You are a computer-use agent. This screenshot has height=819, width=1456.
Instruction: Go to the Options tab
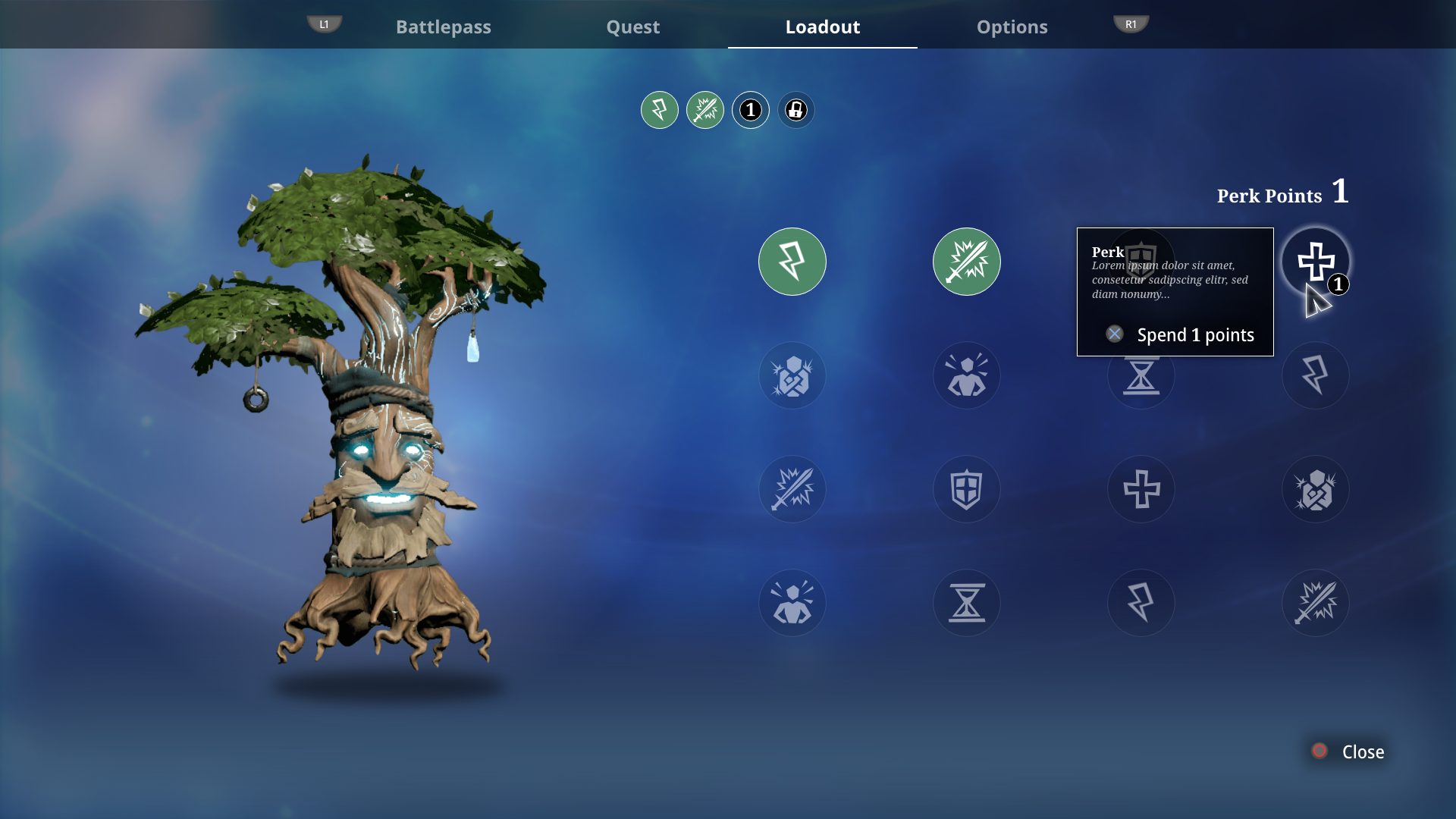click(x=1012, y=27)
